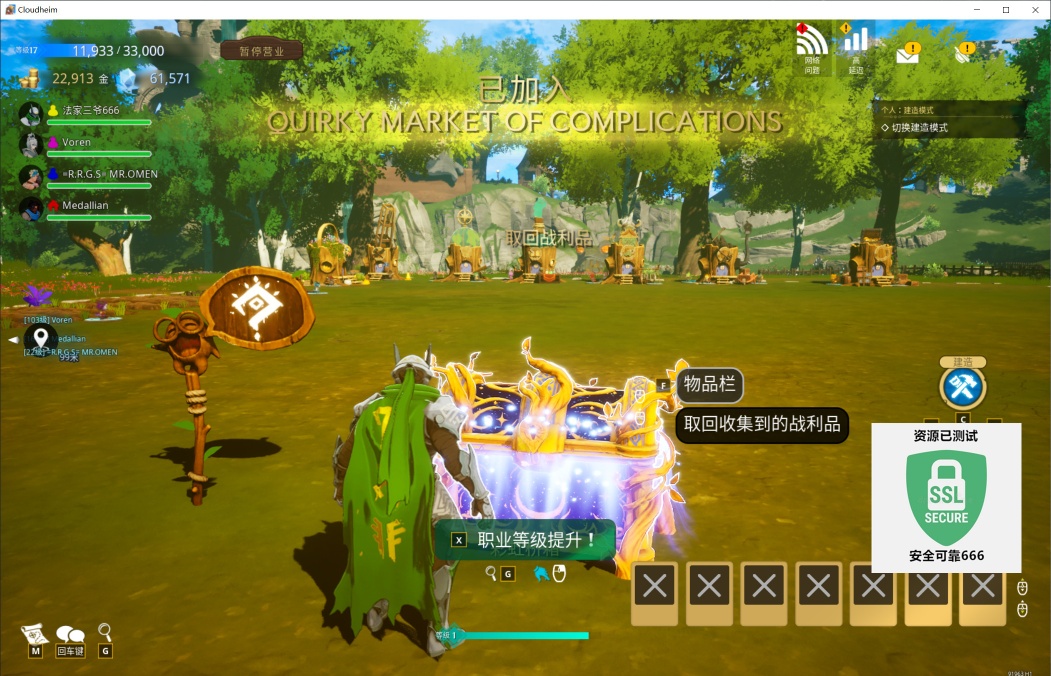Activate the hammer-and-wrench build icon

click(963, 387)
